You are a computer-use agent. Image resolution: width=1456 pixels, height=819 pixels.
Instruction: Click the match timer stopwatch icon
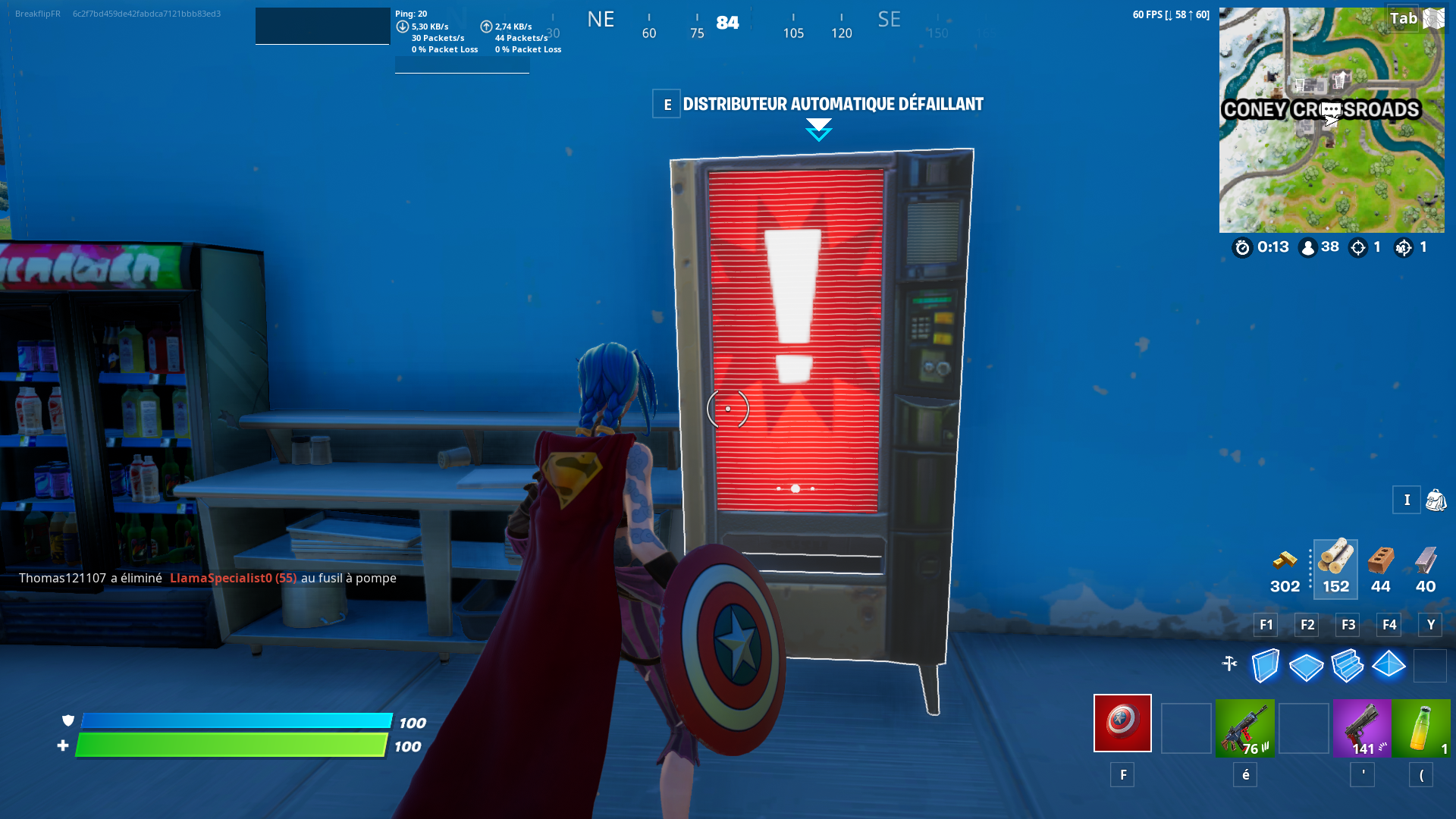(x=1242, y=248)
